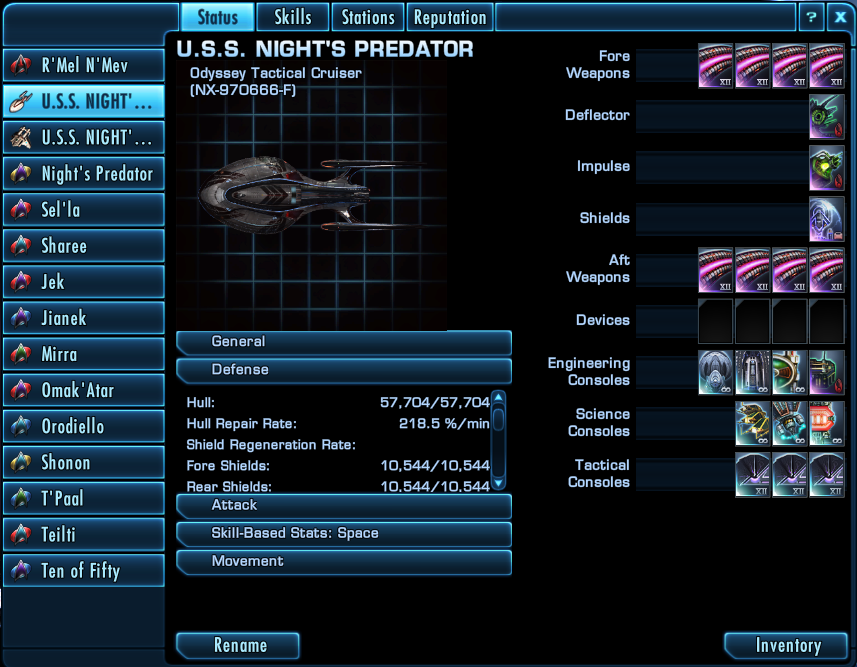
Task: Select the officer named Jek
Action: point(84,281)
